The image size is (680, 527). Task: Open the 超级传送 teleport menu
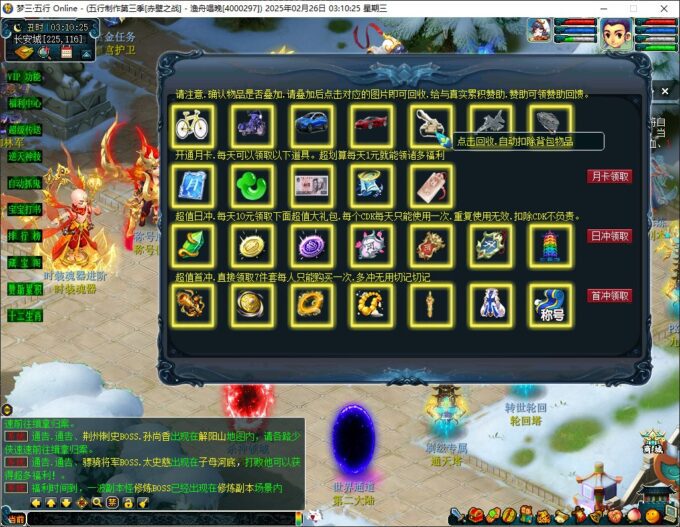pos(25,130)
